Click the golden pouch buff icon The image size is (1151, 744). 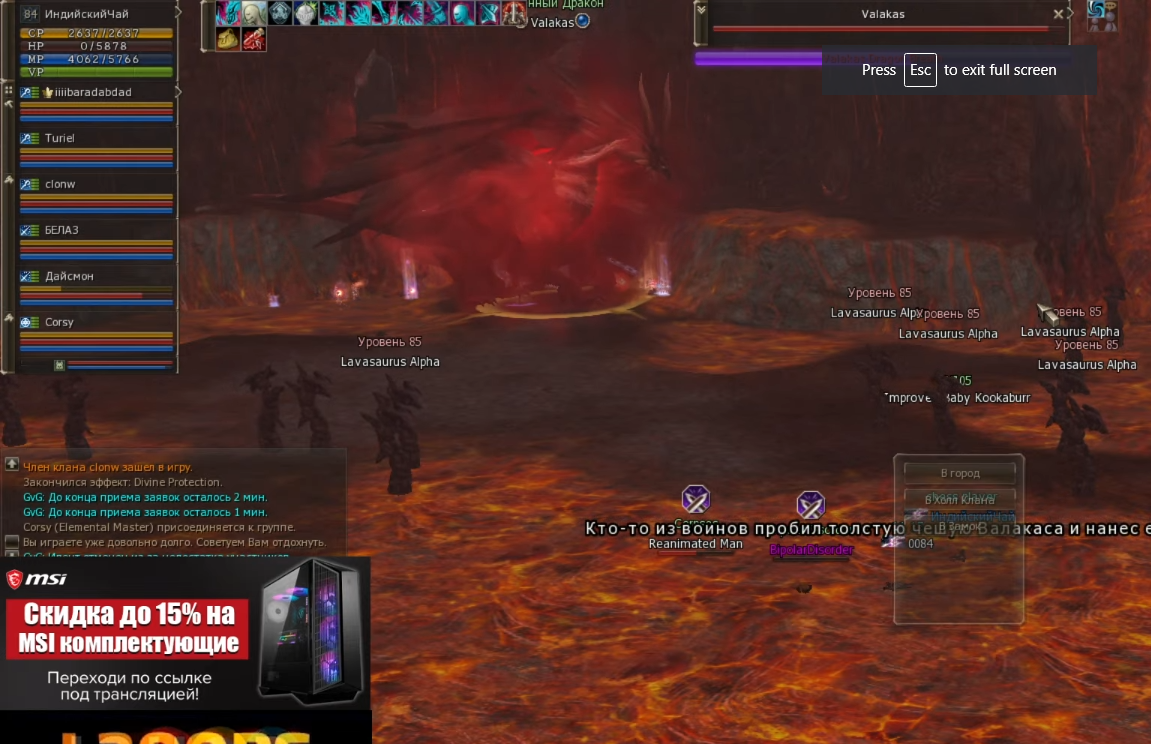coord(228,39)
